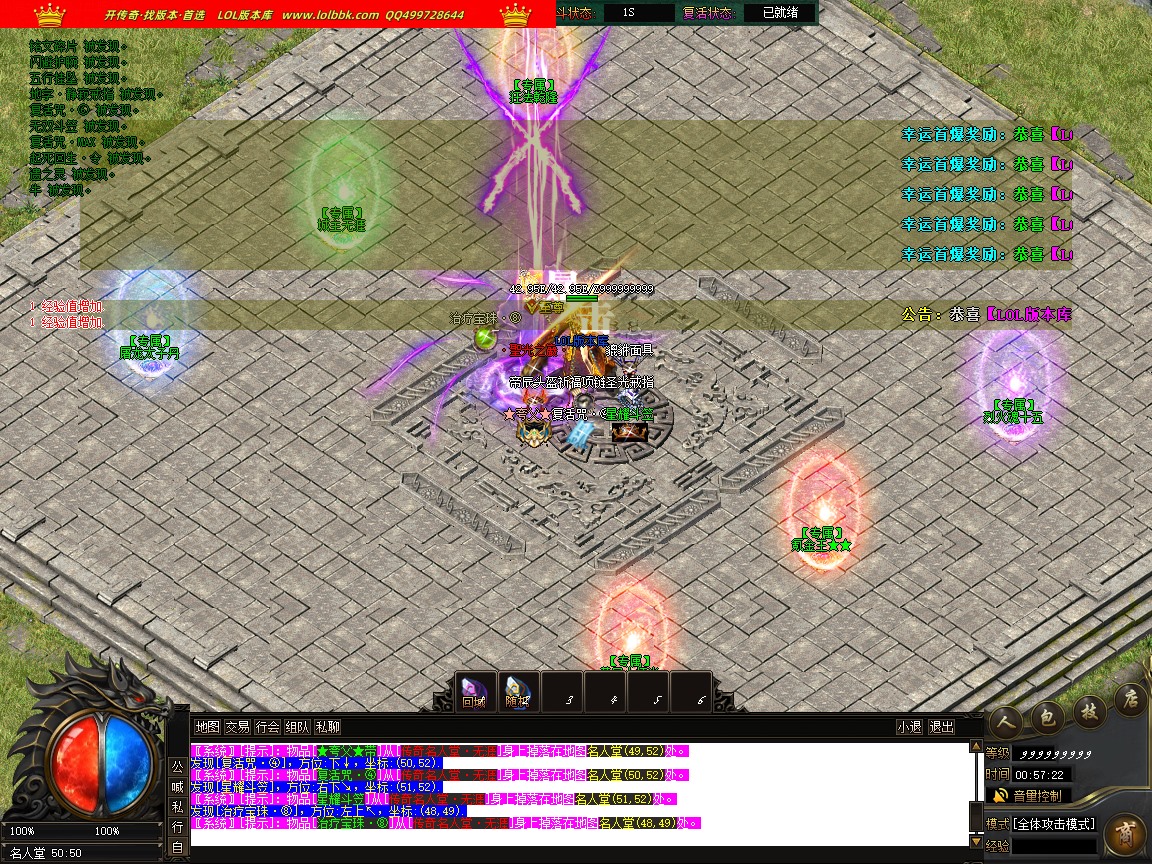Open the 行会 guild panel

pos(267,727)
